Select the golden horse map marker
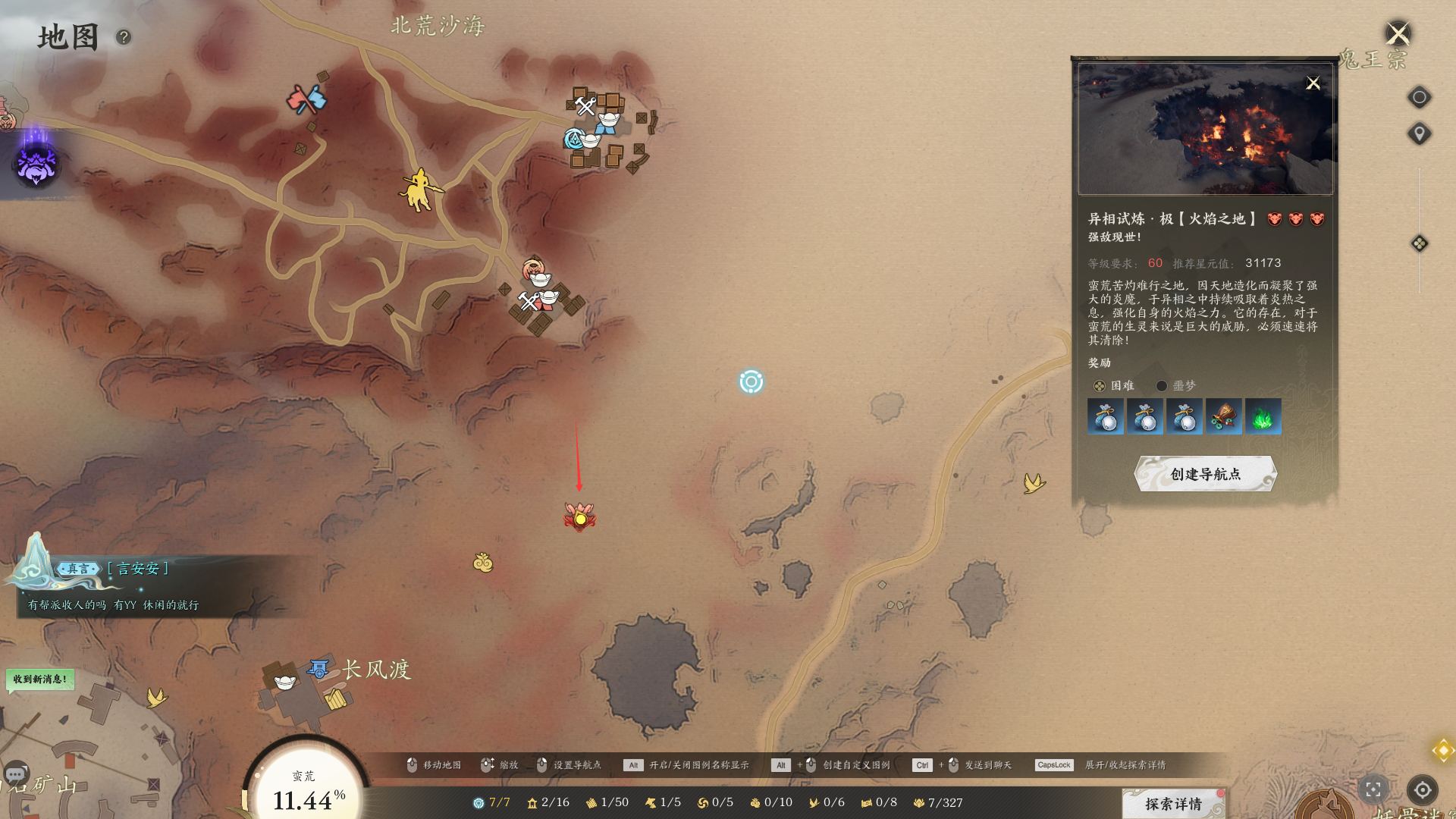 coord(419,190)
